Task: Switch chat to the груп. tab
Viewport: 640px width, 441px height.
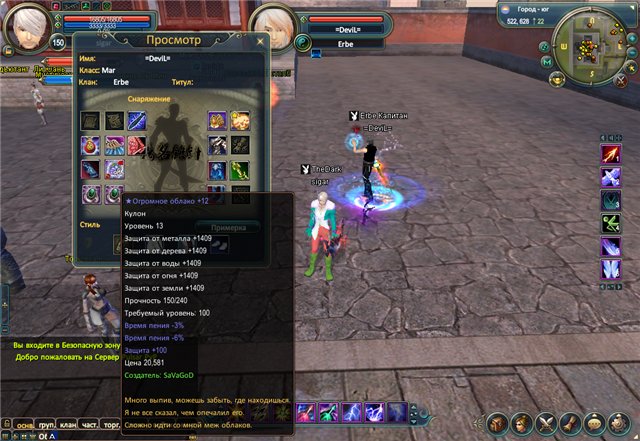Action: click(x=47, y=423)
